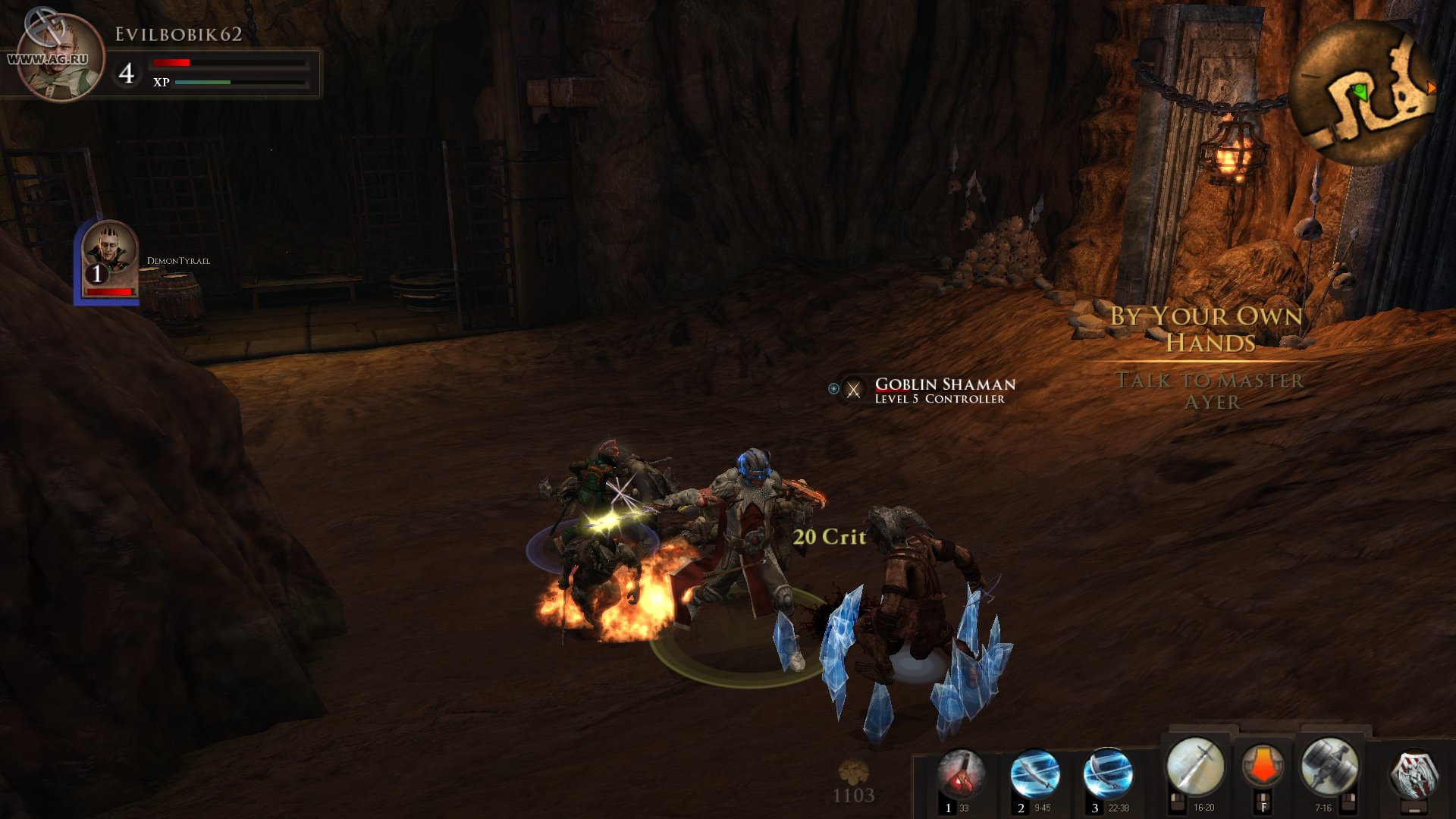Click the orange arrow on the minimap edge
Viewport: 1456px width, 819px height.
[1430, 87]
